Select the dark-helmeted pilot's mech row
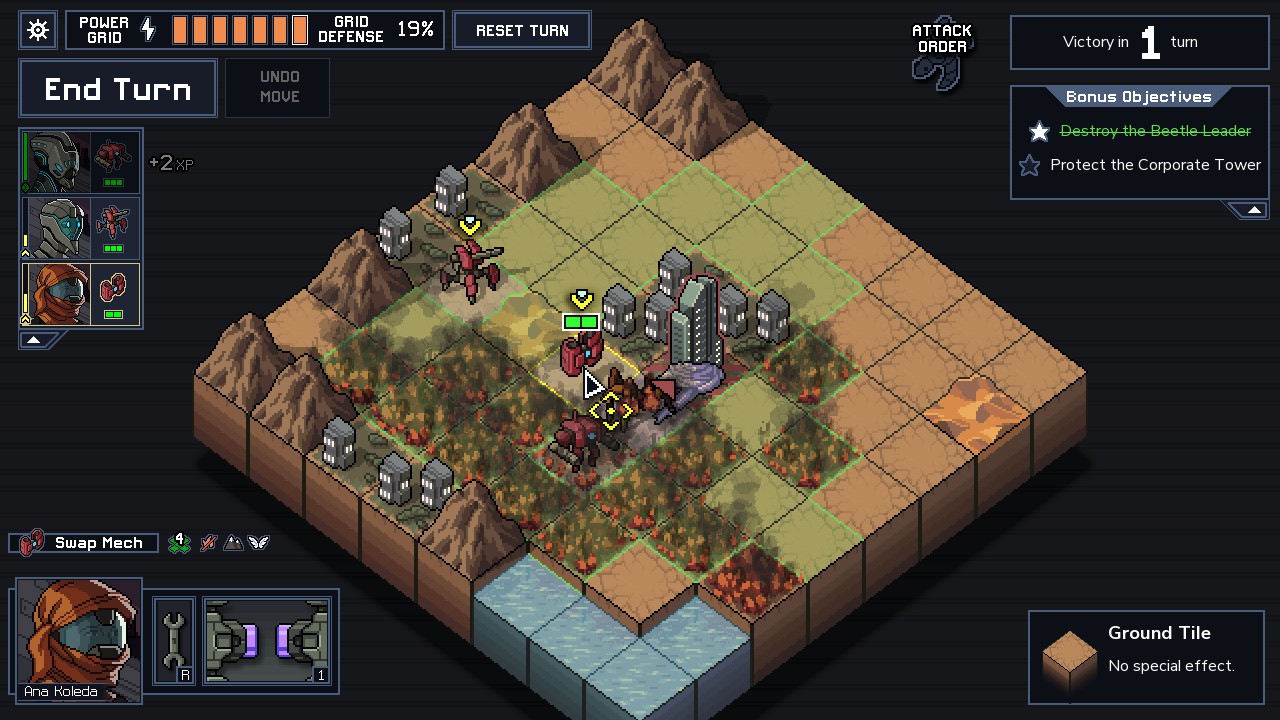The image size is (1280, 720). 81,162
